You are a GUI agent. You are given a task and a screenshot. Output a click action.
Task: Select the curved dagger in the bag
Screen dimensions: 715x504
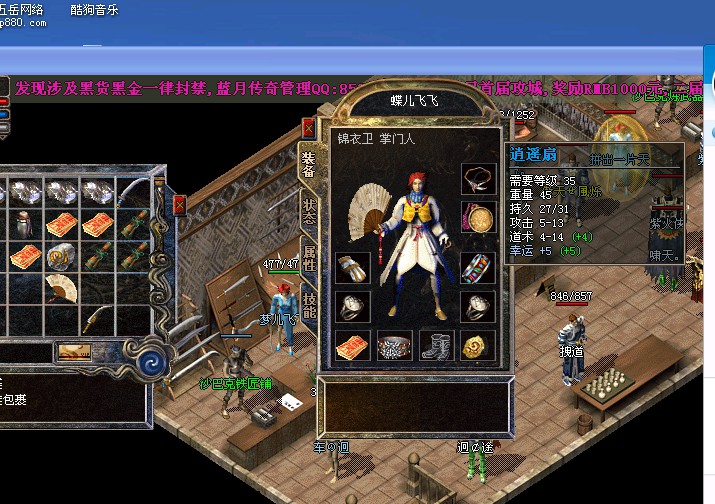pyautogui.click(x=96, y=318)
